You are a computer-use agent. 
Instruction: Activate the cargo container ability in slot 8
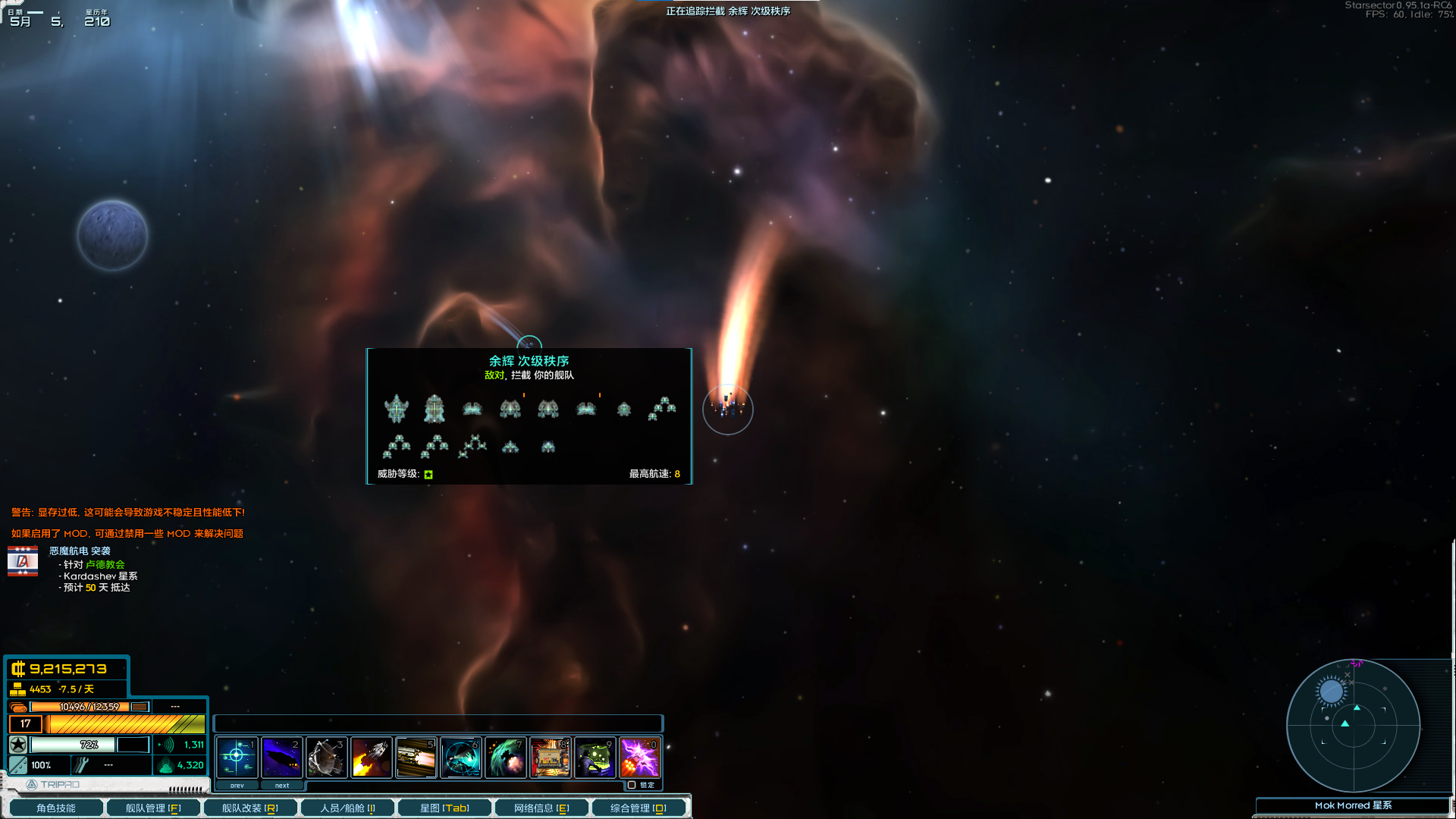(x=551, y=757)
